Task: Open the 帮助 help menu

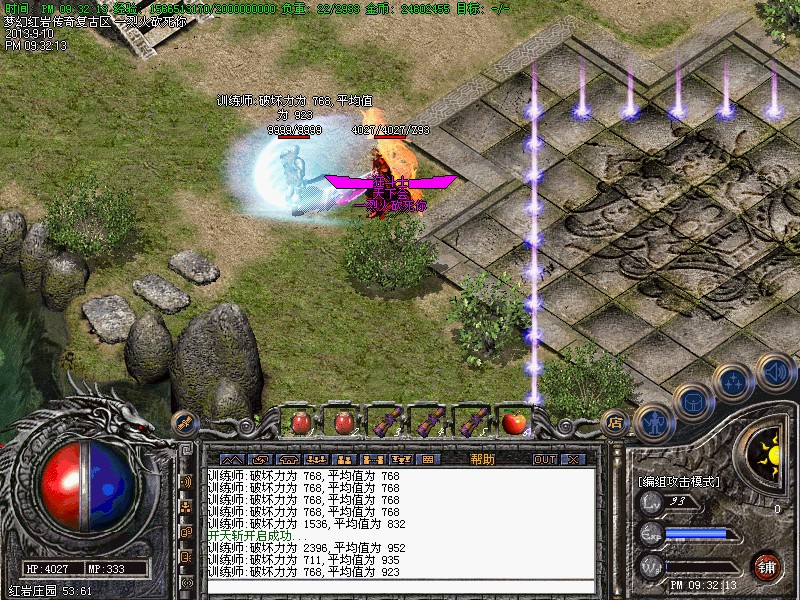Action: pos(482,459)
